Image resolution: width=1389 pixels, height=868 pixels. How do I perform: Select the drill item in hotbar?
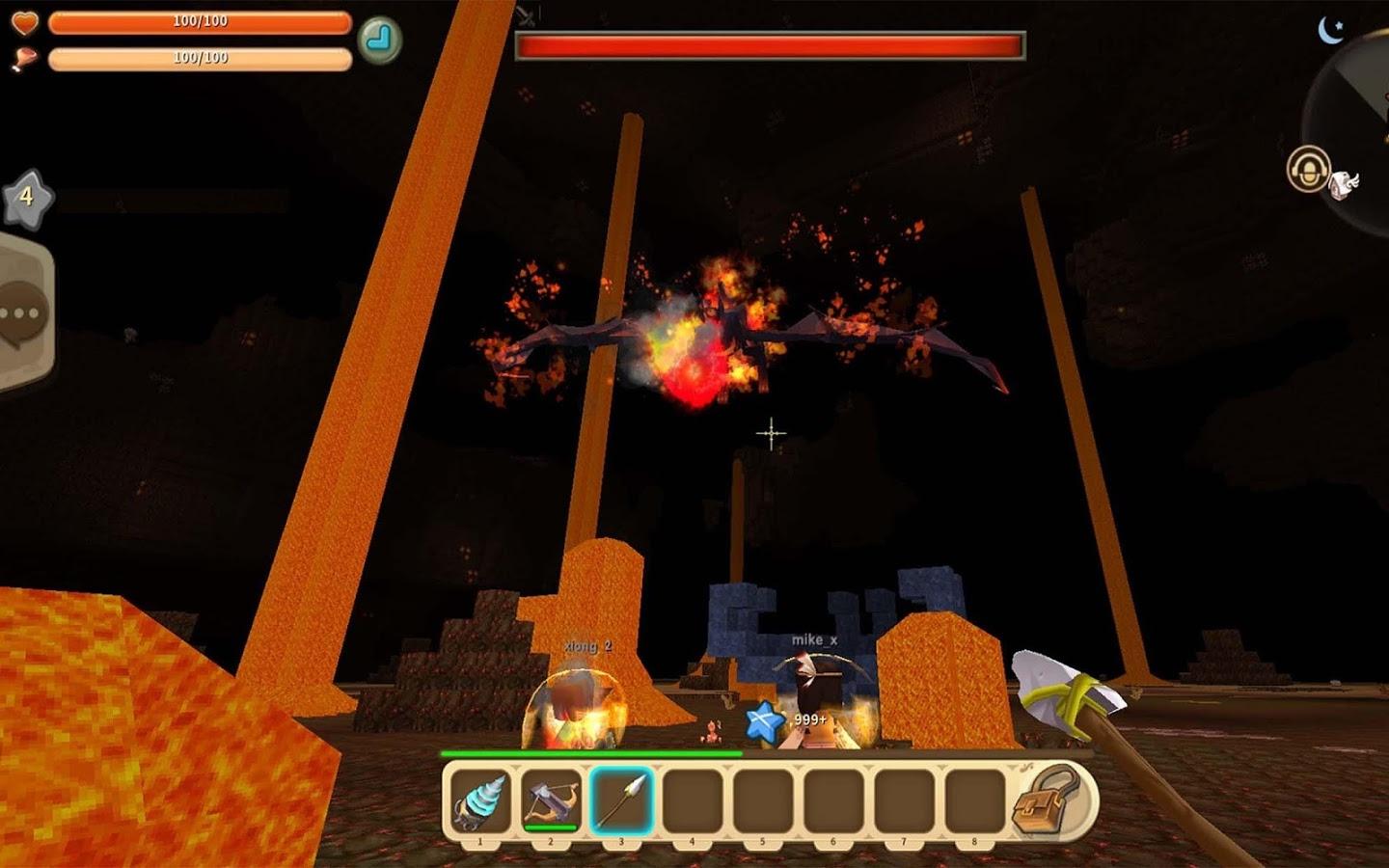pos(480,801)
